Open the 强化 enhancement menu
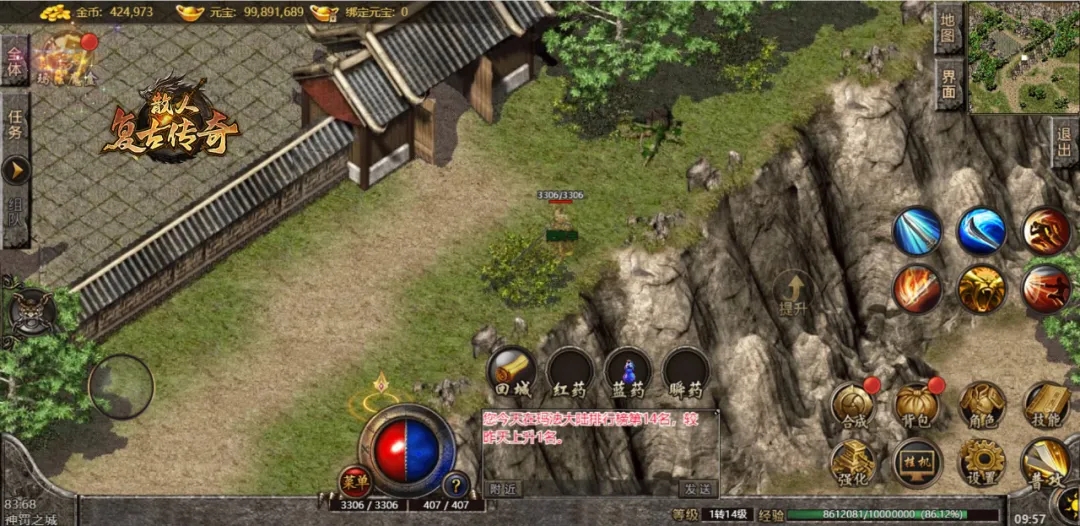This screenshot has width=1080, height=526. point(853,463)
